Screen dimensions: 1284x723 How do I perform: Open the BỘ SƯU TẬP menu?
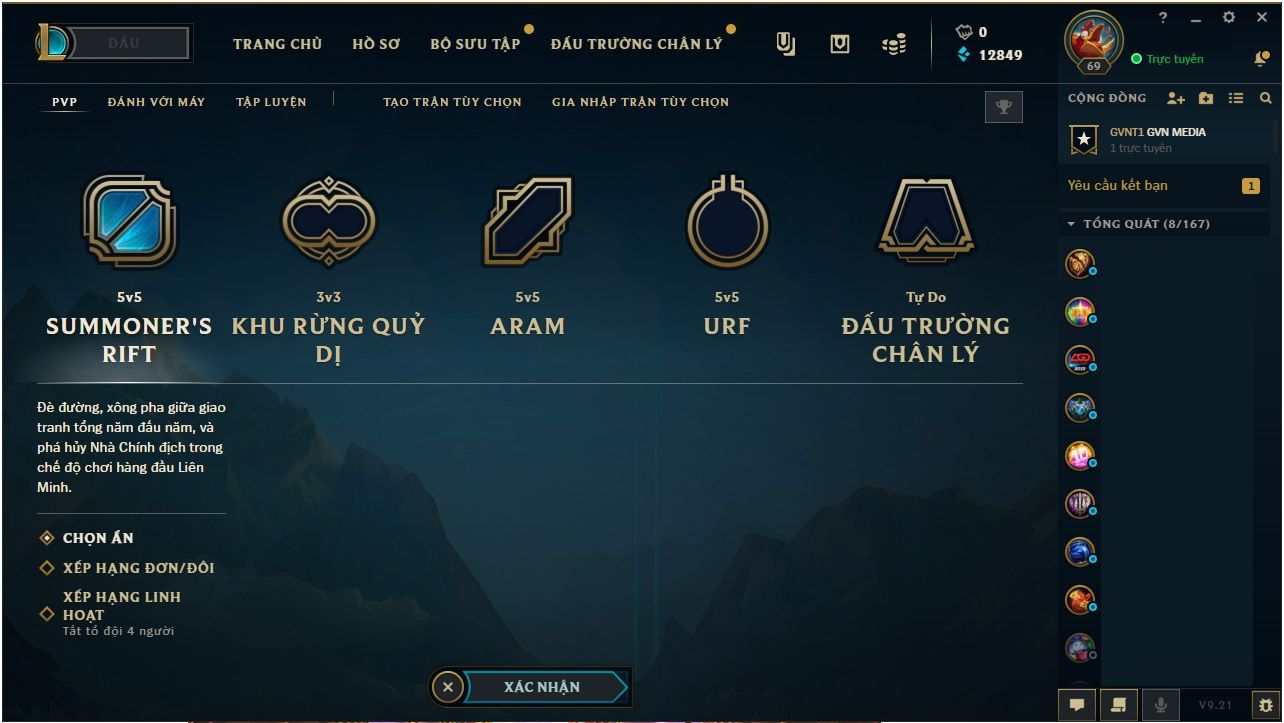[x=475, y=43]
